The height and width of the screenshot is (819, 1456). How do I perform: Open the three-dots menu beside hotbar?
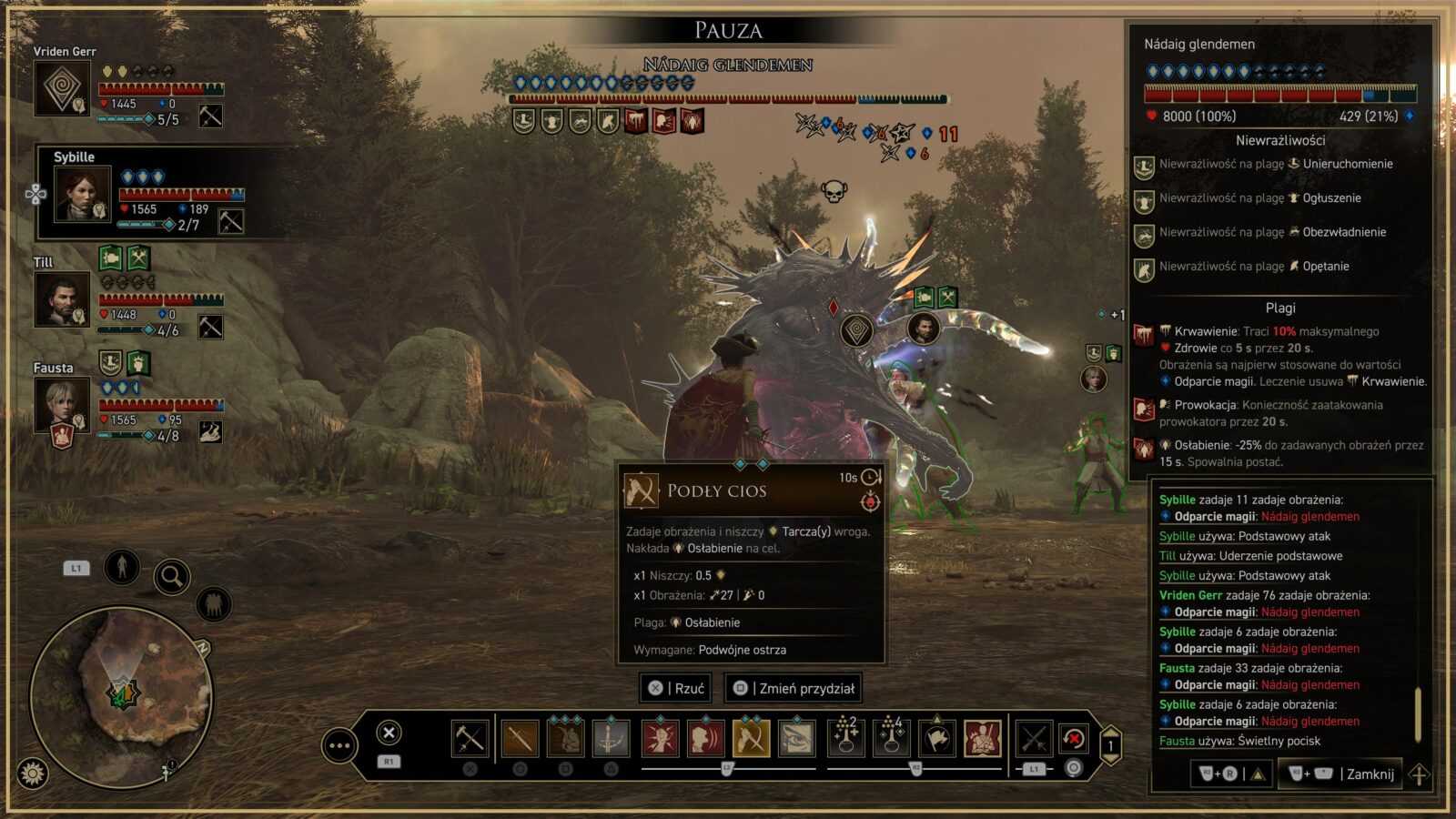click(x=339, y=746)
